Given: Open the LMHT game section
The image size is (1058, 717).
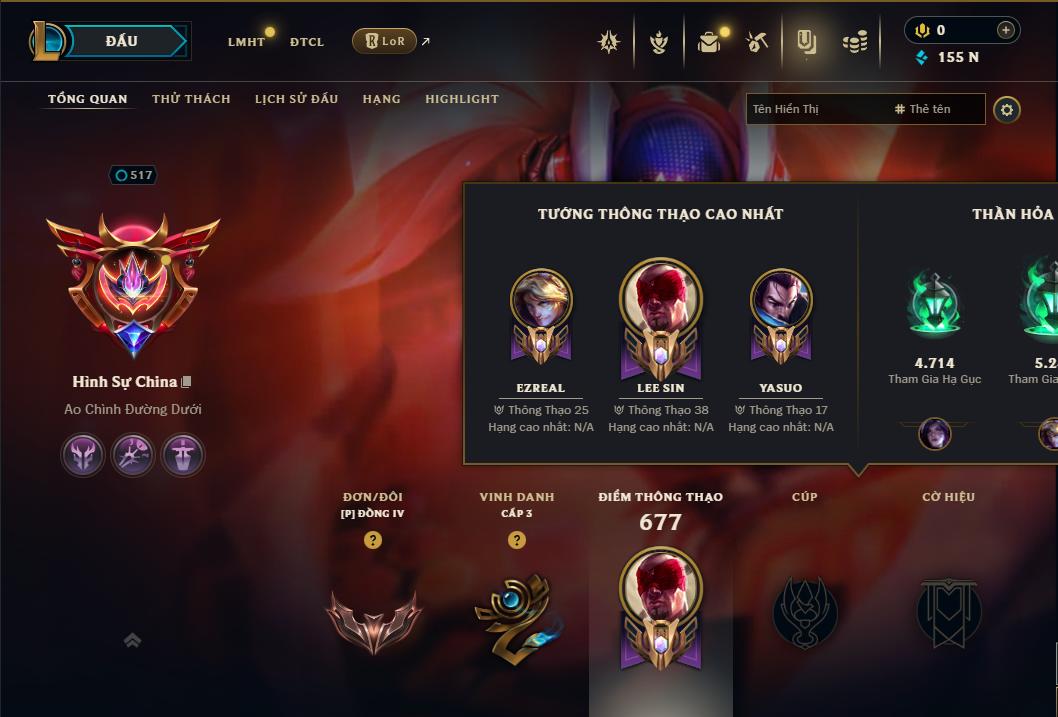Looking at the screenshot, I should [246, 42].
